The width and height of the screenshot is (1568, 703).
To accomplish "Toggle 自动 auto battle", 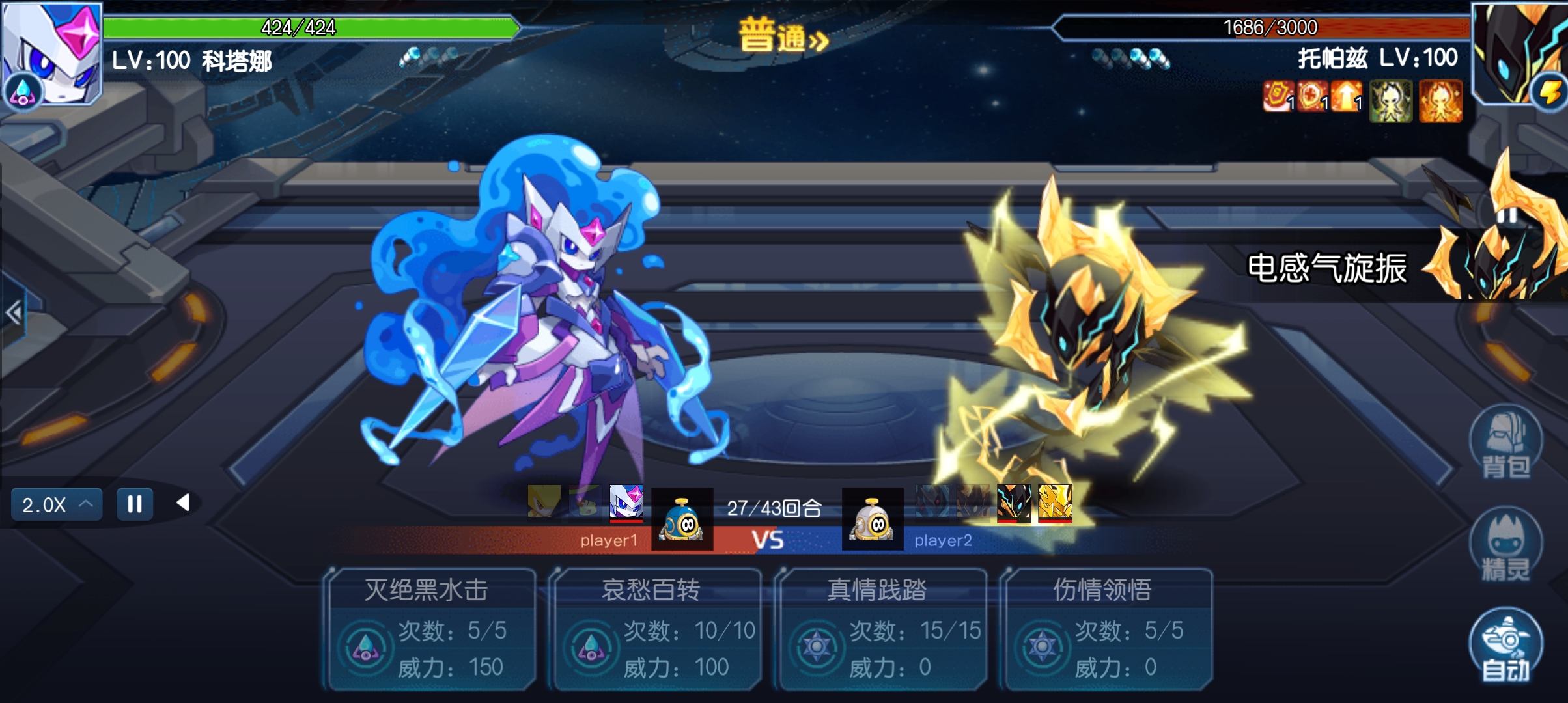I will tap(1505, 646).
